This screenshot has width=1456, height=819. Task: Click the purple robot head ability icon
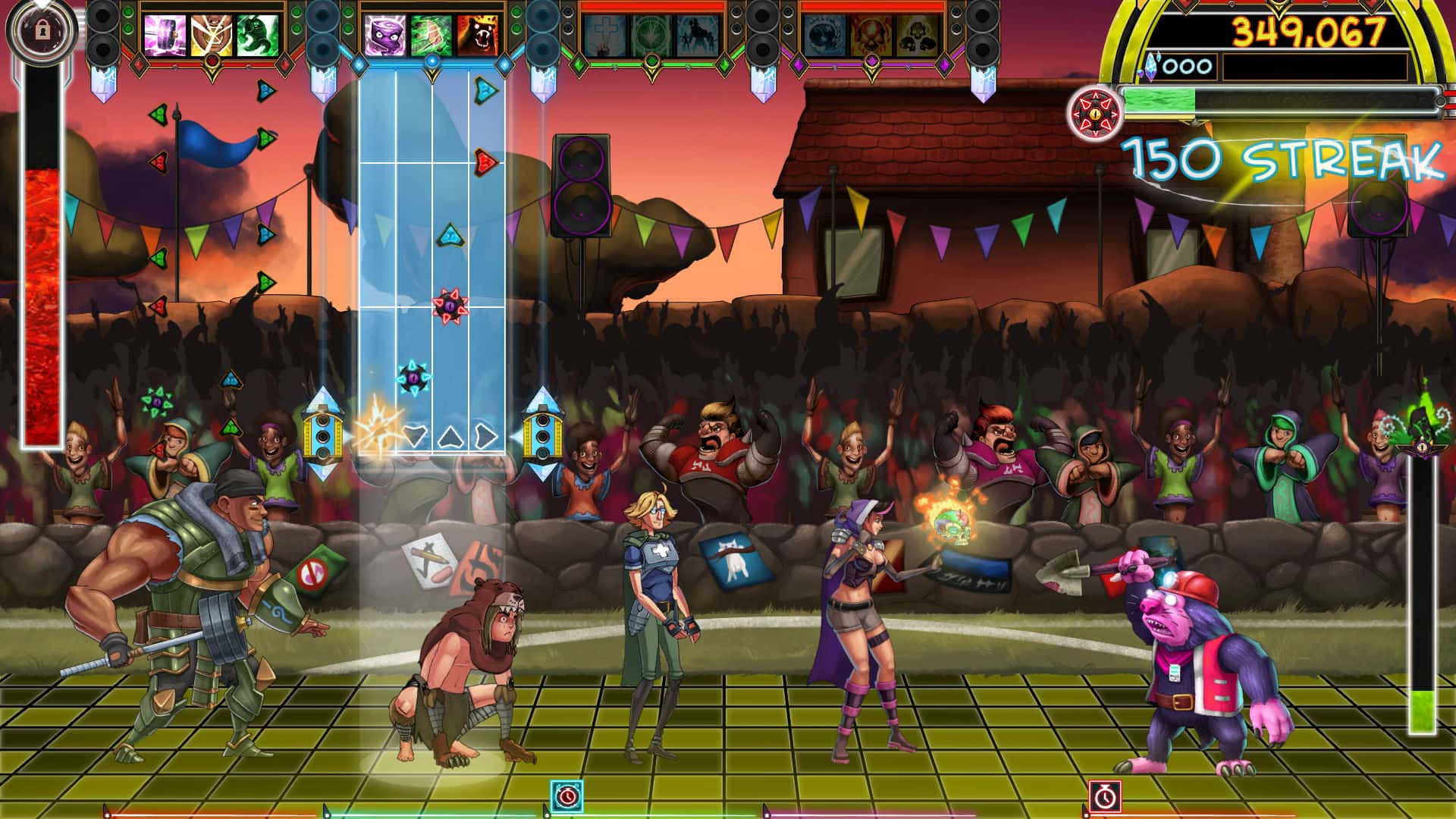pyautogui.click(x=384, y=33)
